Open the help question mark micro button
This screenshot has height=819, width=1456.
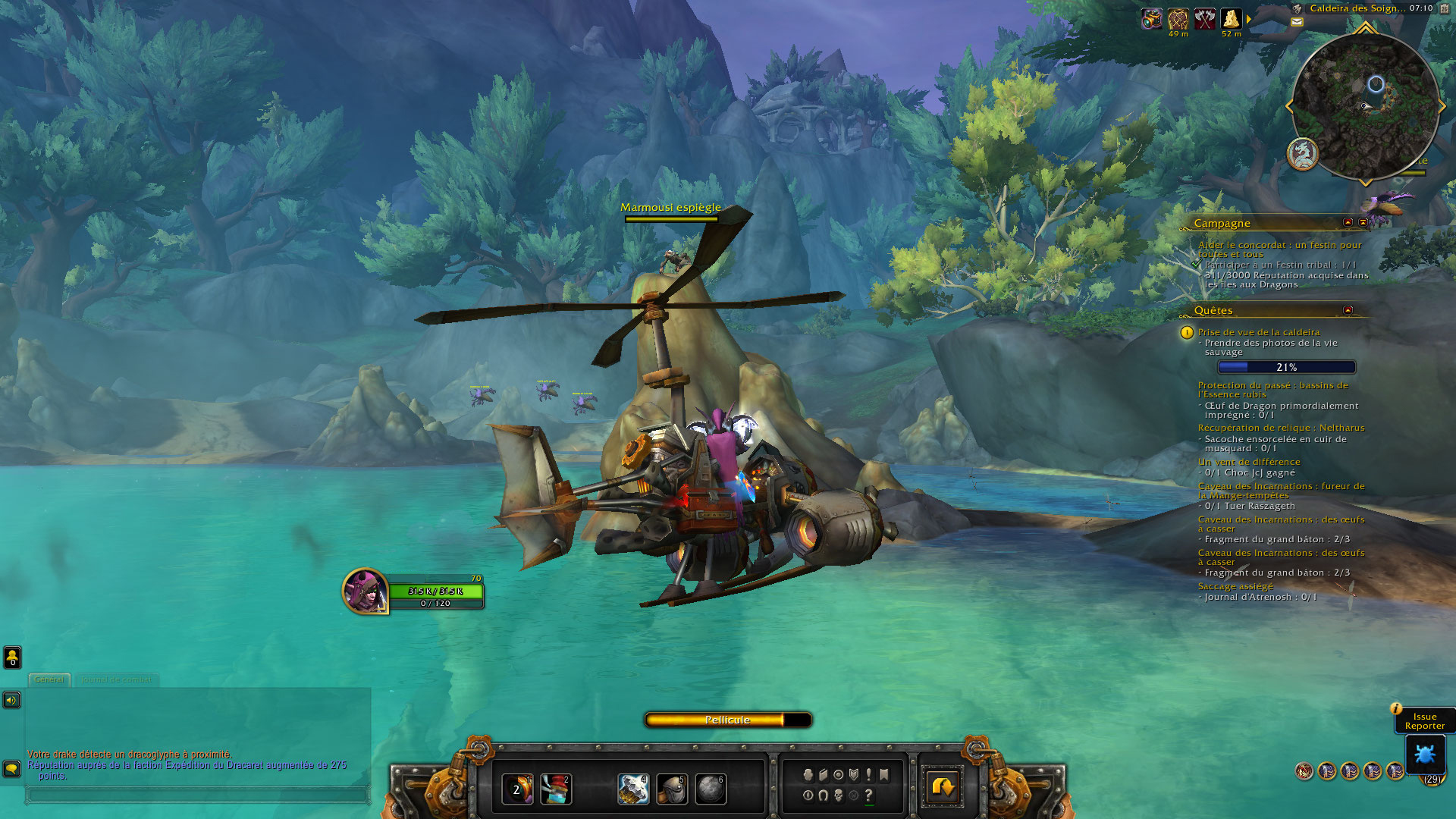(x=869, y=795)
